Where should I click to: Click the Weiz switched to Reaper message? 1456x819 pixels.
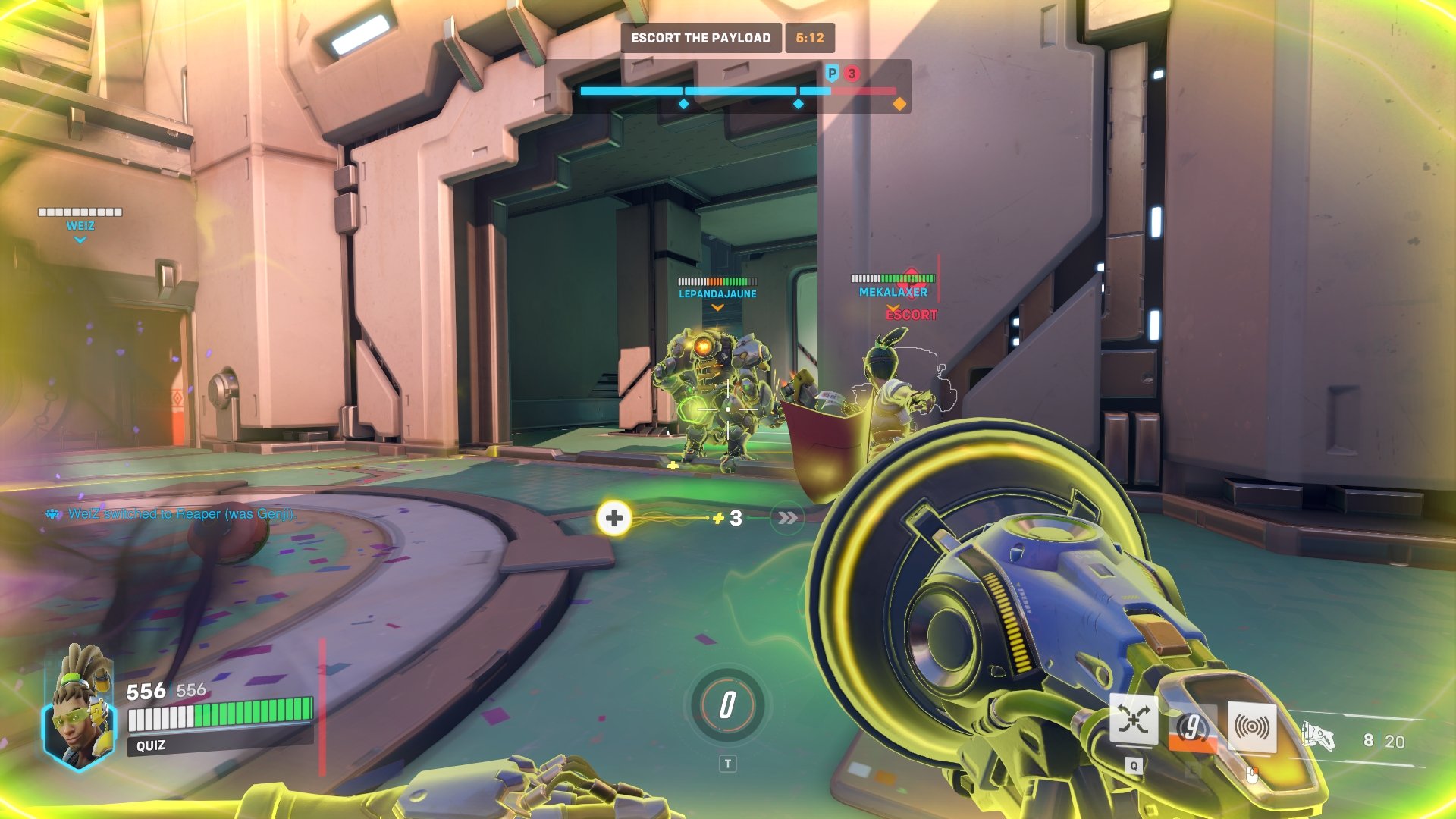click(x=180, y=514)
